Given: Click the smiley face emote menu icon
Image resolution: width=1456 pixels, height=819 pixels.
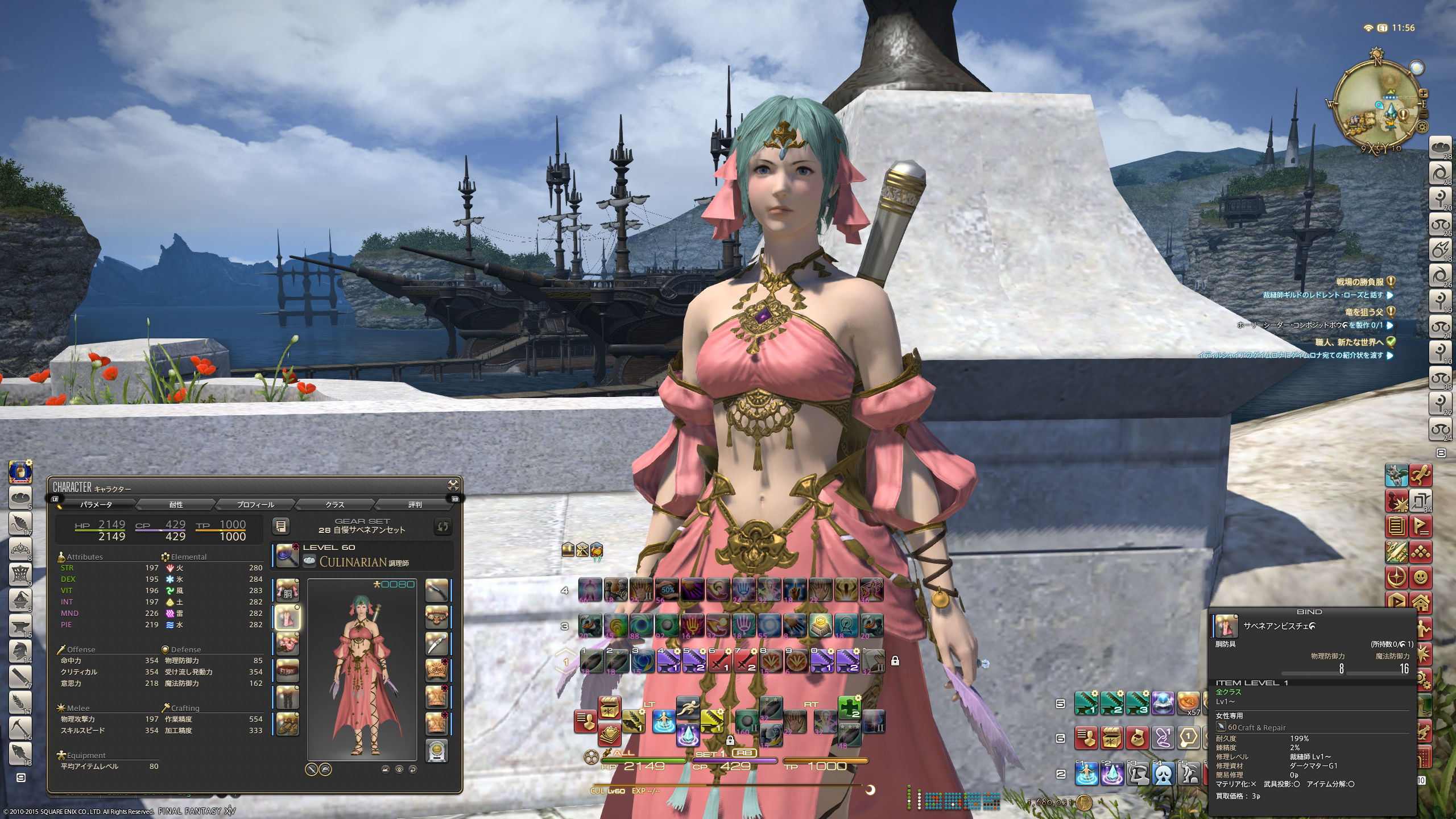Looking at the screenshot, I should (x=1421, y=577).
